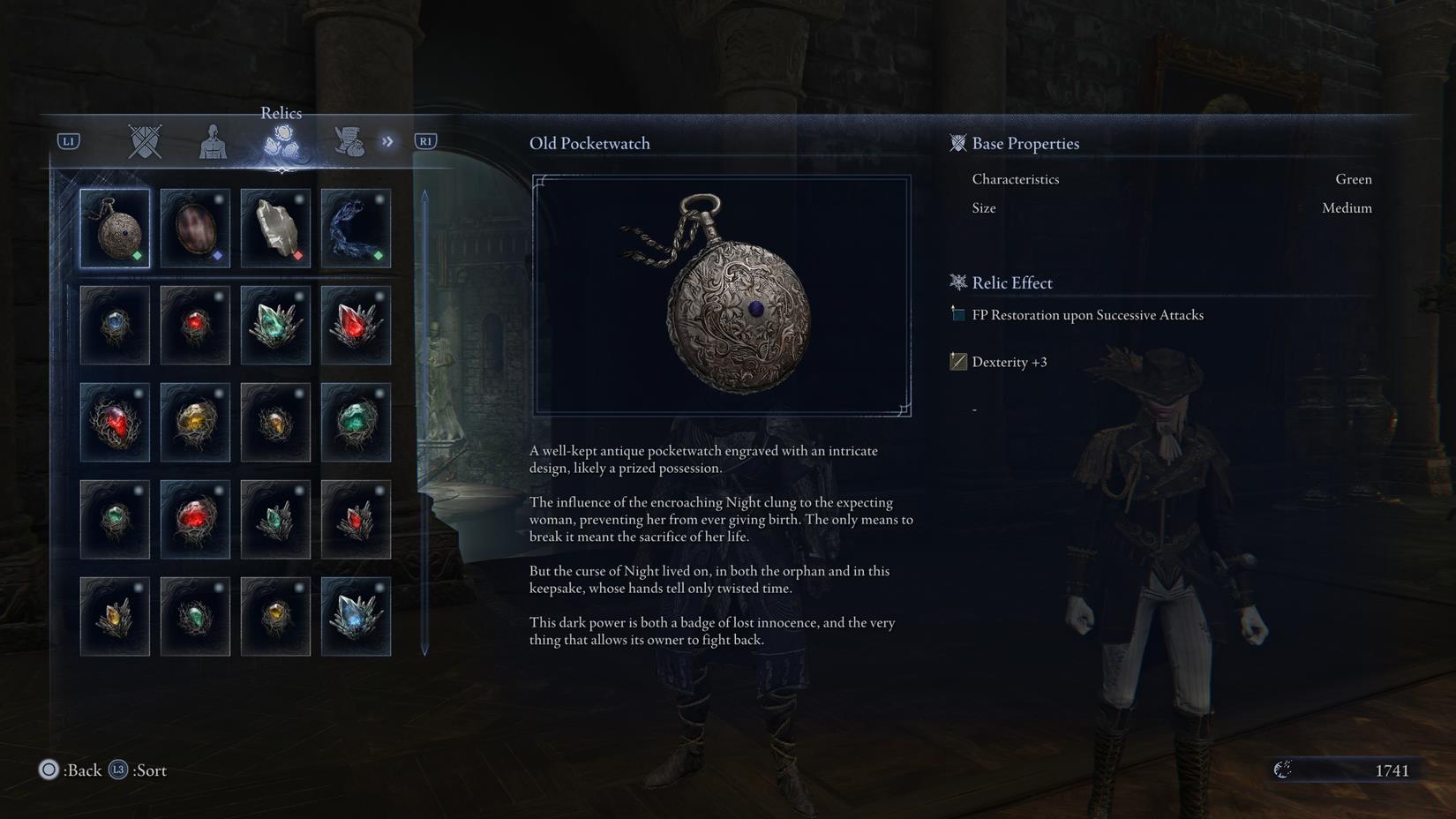The width and height of the screenshot is (1456, 819).
Task: Select the character status body icon
Action: point(212,141)
